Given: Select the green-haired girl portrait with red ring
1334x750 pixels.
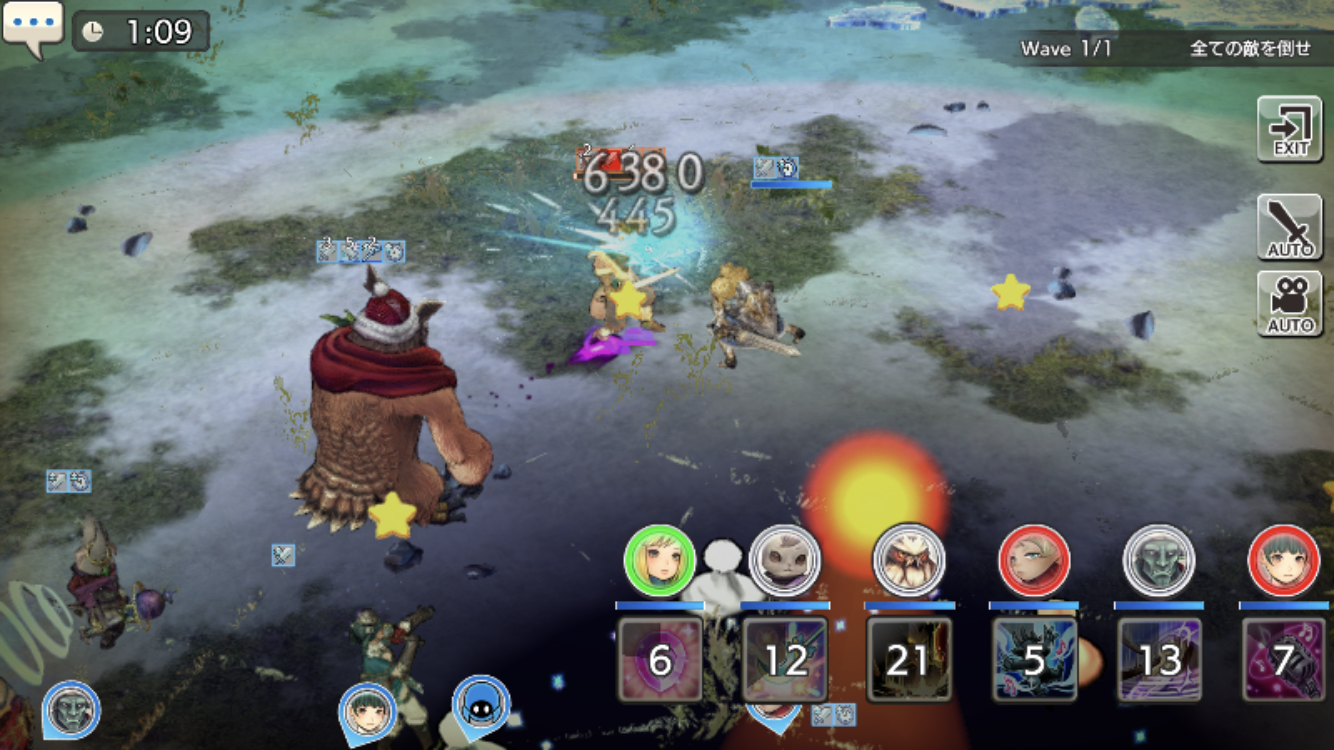Looking at the screenshot, I should point(1283,562).
